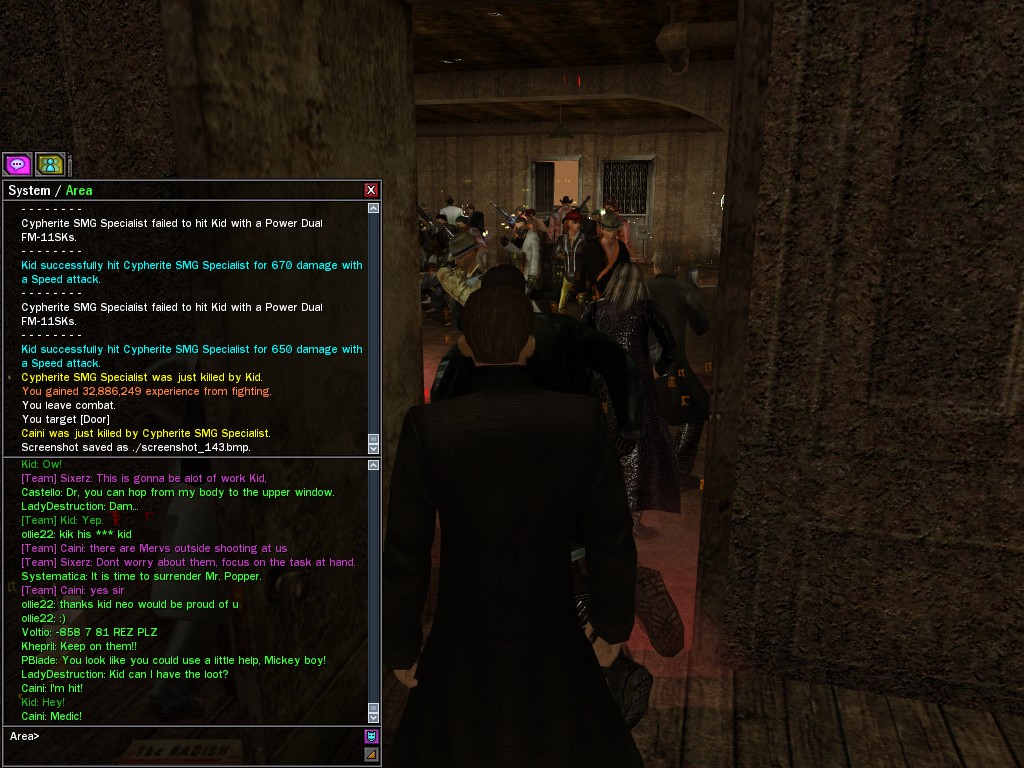
Task: Open the purple mask emote button
Action: (371, 737)
